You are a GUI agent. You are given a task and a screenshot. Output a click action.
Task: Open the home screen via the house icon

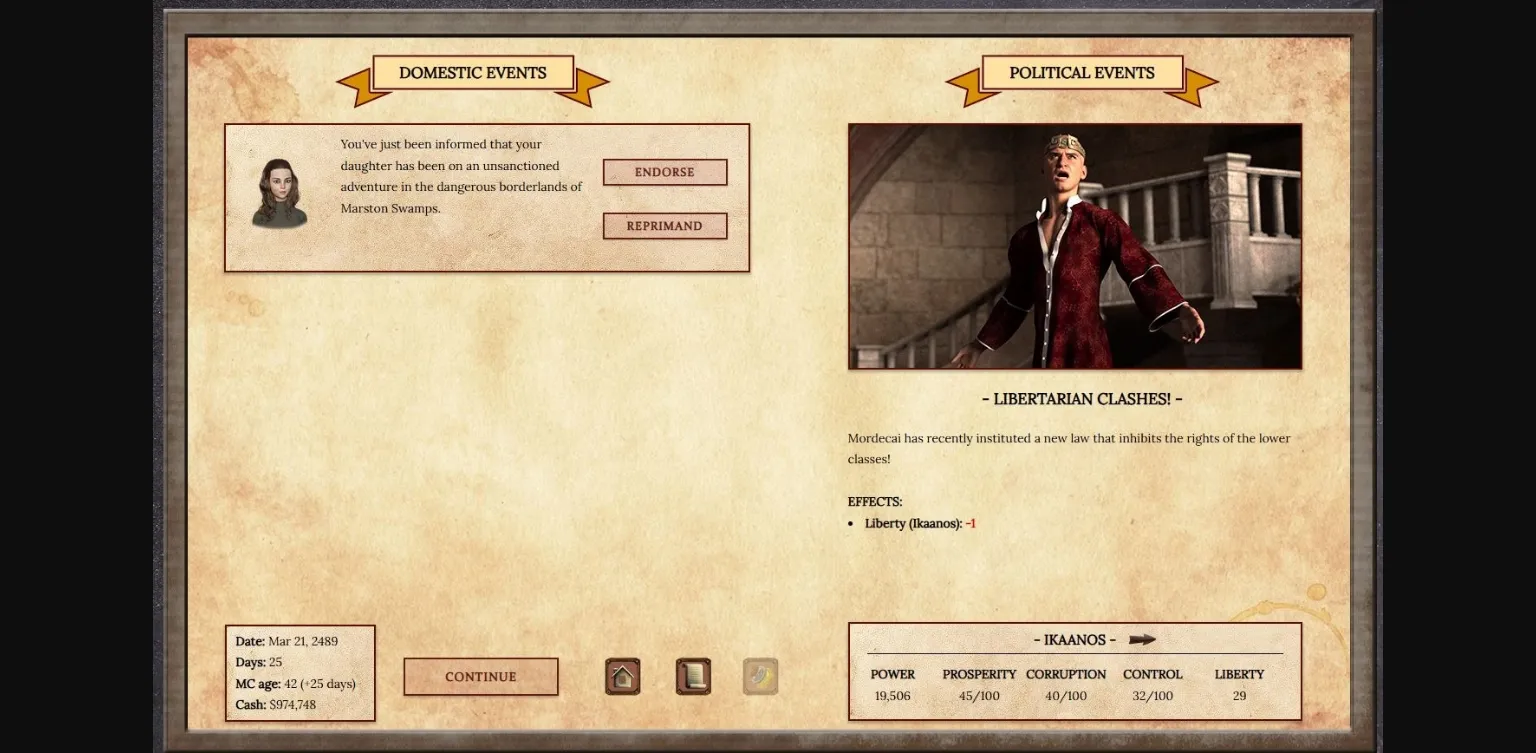coord(622,676)
